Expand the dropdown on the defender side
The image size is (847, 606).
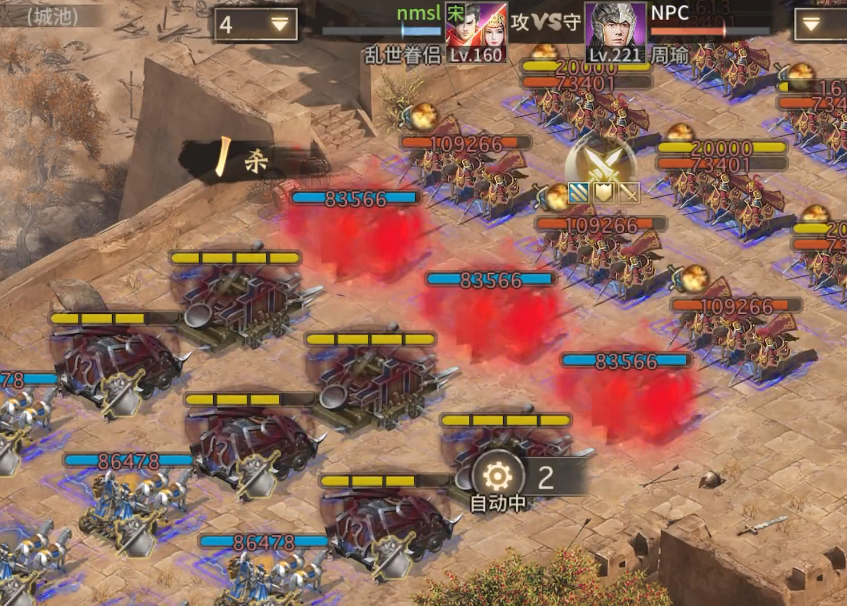tap(819, 24)
